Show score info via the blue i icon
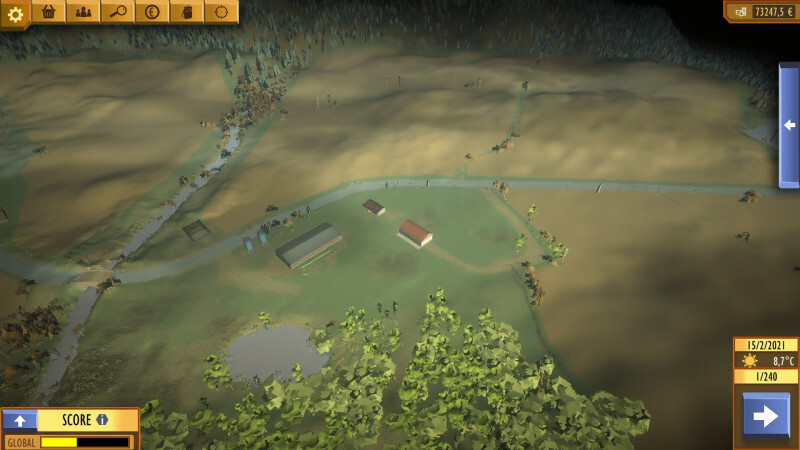 coord(102,420)
